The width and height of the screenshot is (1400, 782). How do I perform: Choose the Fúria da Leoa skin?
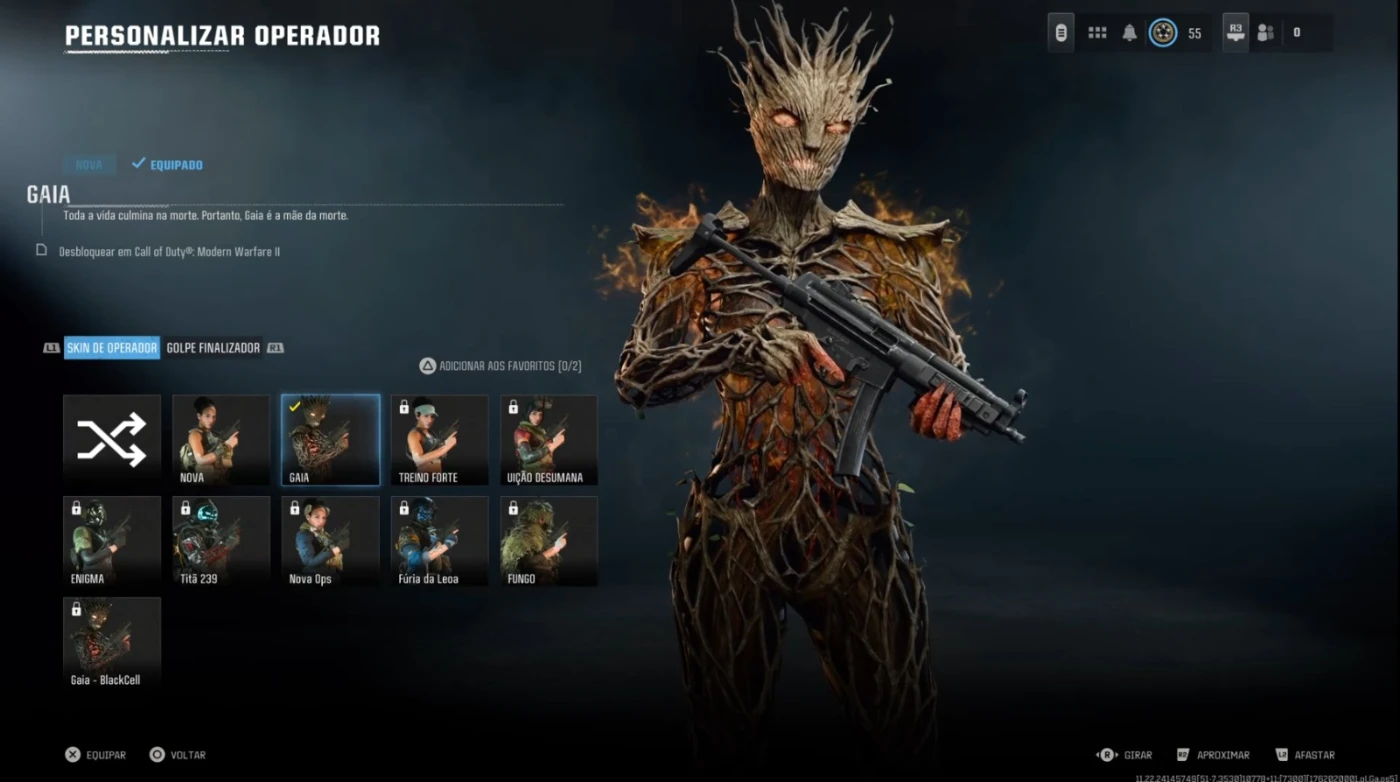click(x=439, y=541)
